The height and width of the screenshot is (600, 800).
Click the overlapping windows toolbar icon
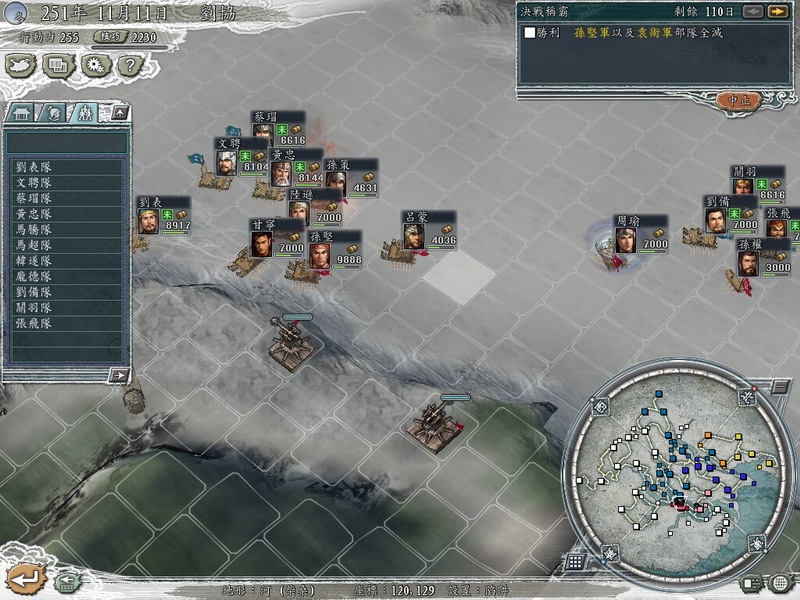click(57, 65)
